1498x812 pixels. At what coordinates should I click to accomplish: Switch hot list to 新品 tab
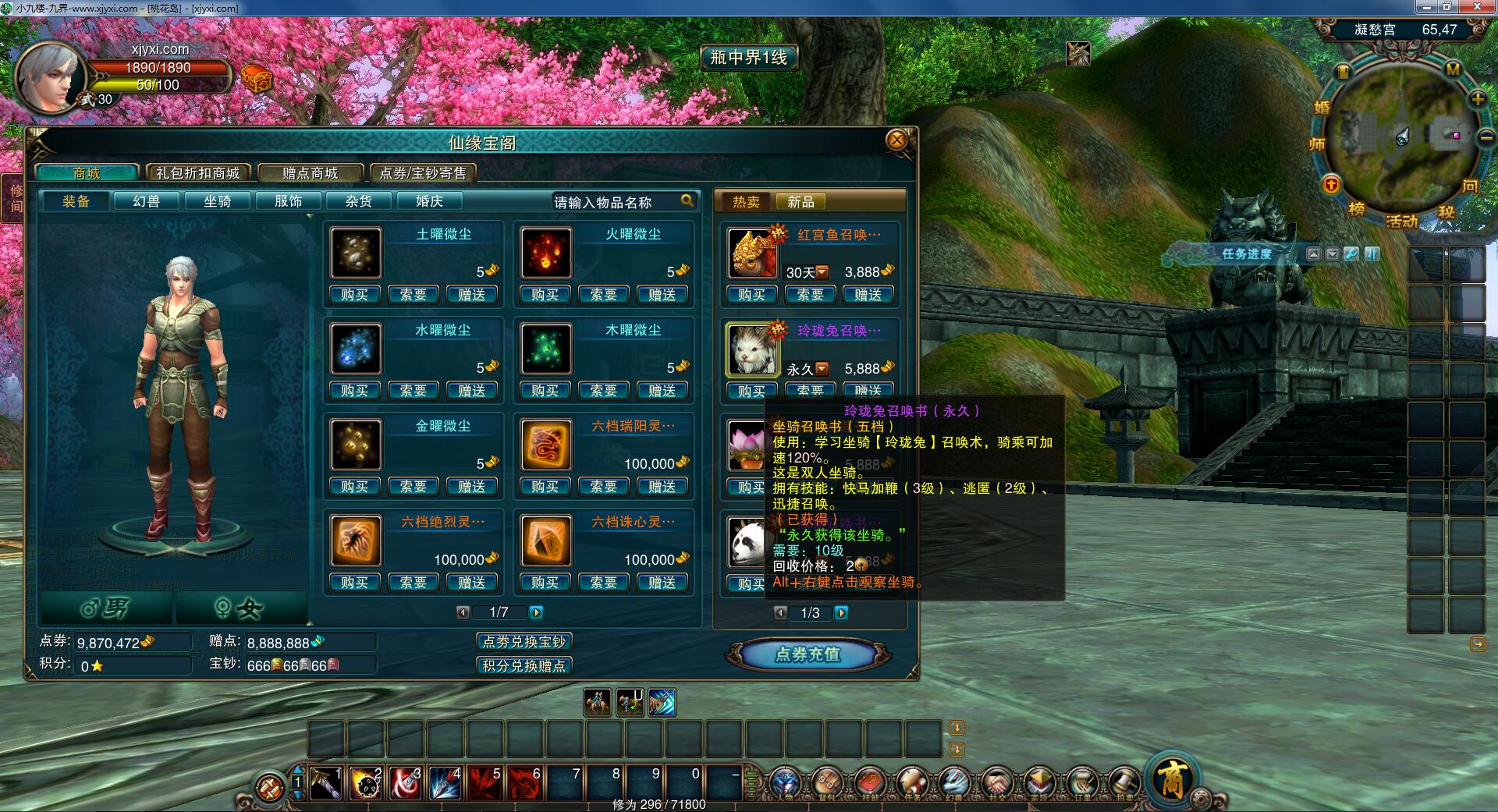(800, 202)
